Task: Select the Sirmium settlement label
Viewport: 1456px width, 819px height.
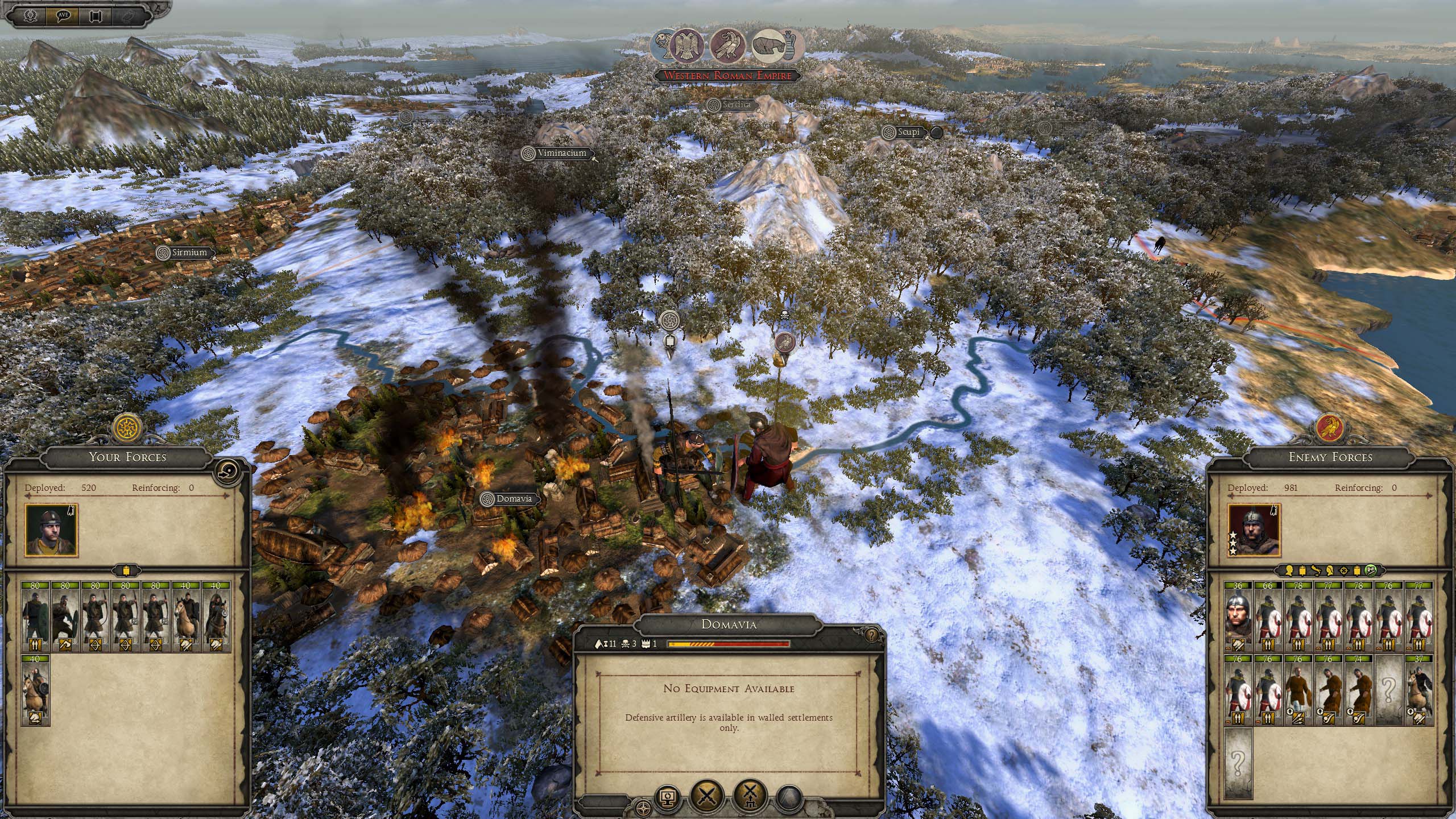Action: point(184,253)
